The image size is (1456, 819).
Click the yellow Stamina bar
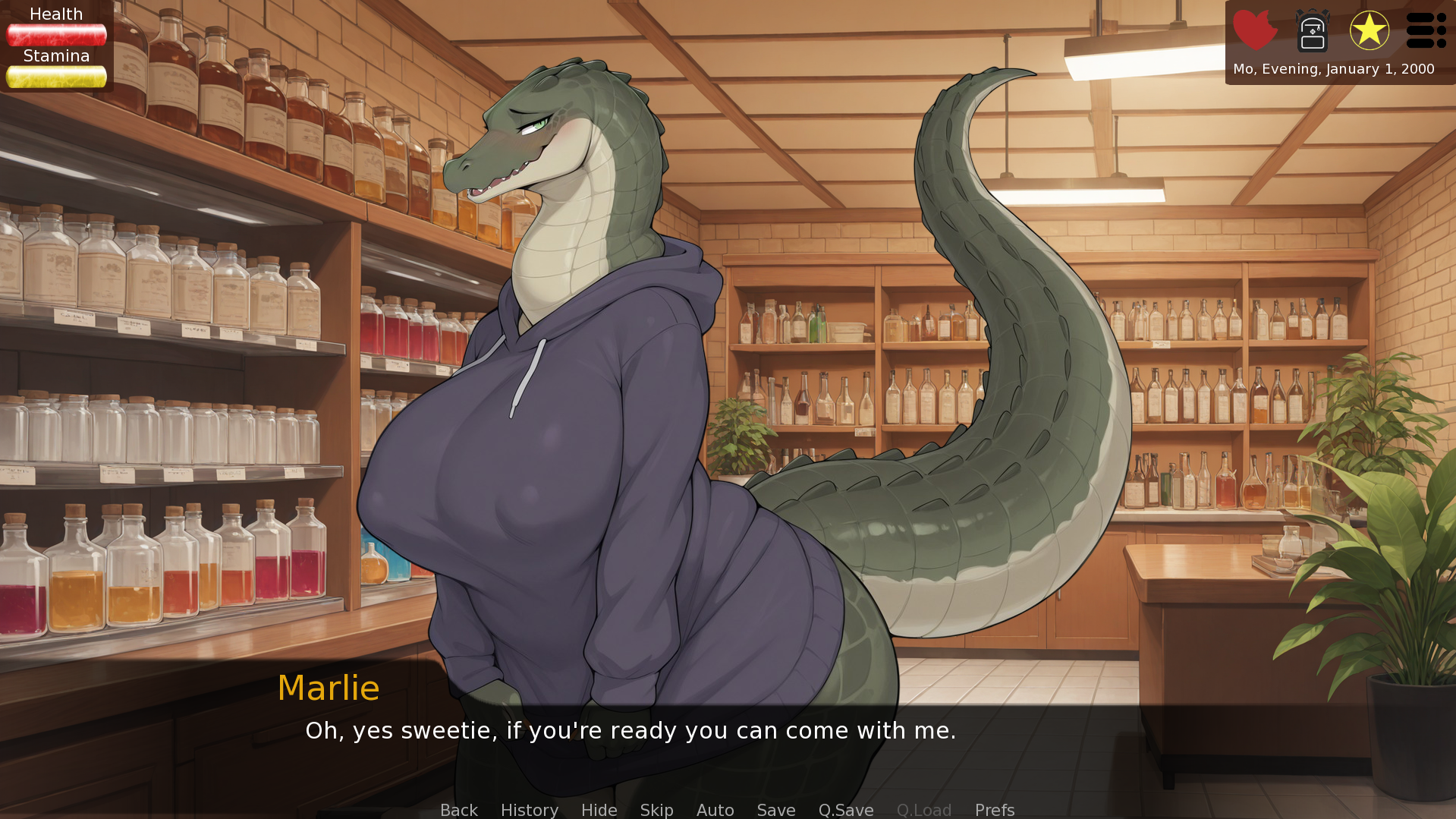56,76
